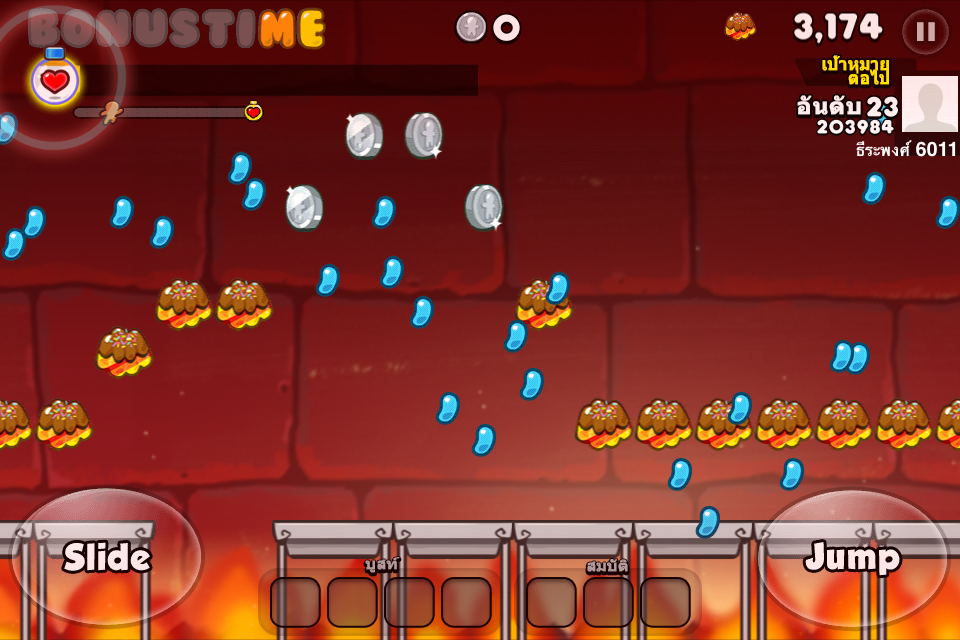
Task: Tap the heart potion icon
Action: click(55, 80)
